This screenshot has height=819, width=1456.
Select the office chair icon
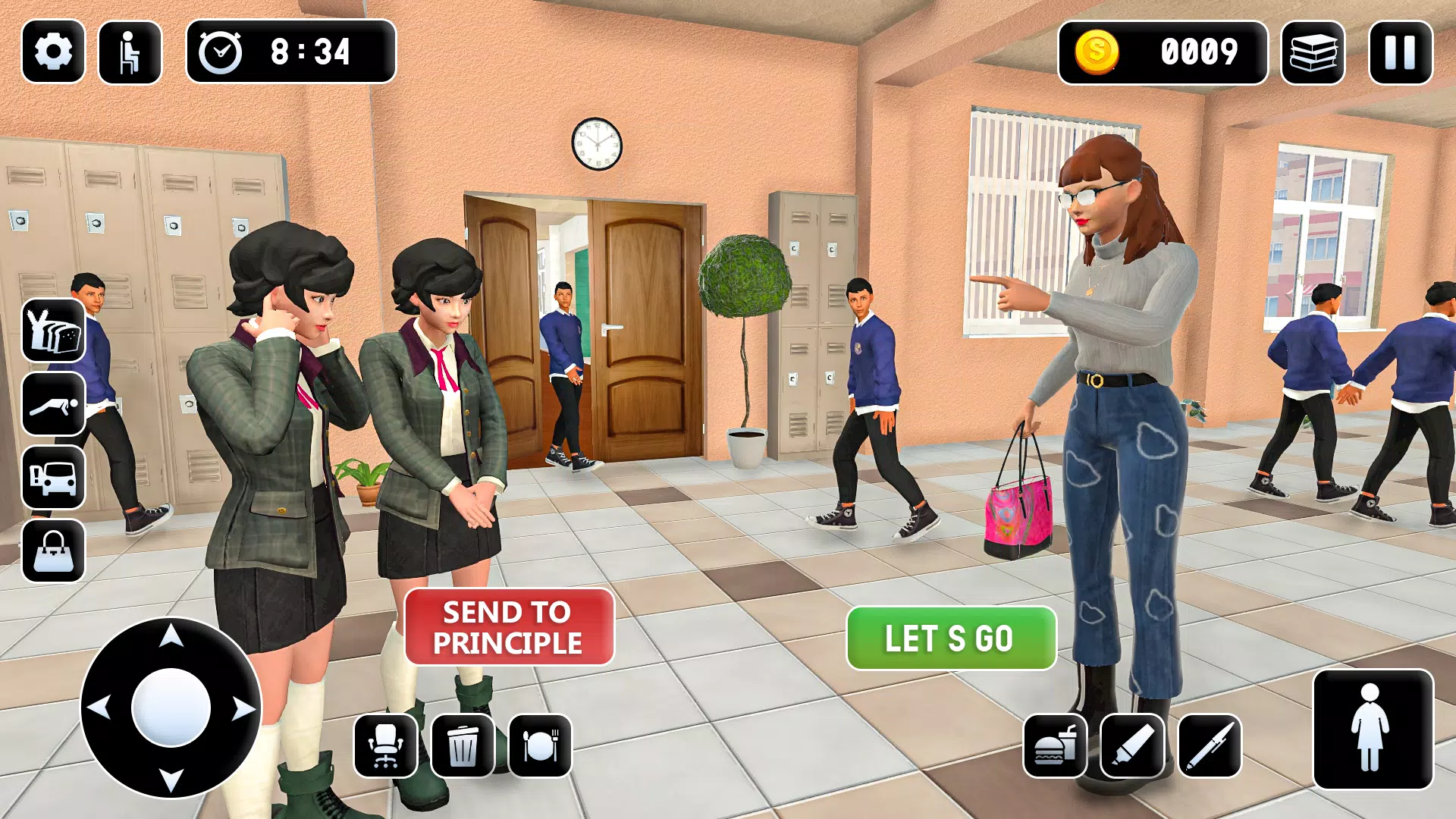point(387,745)
